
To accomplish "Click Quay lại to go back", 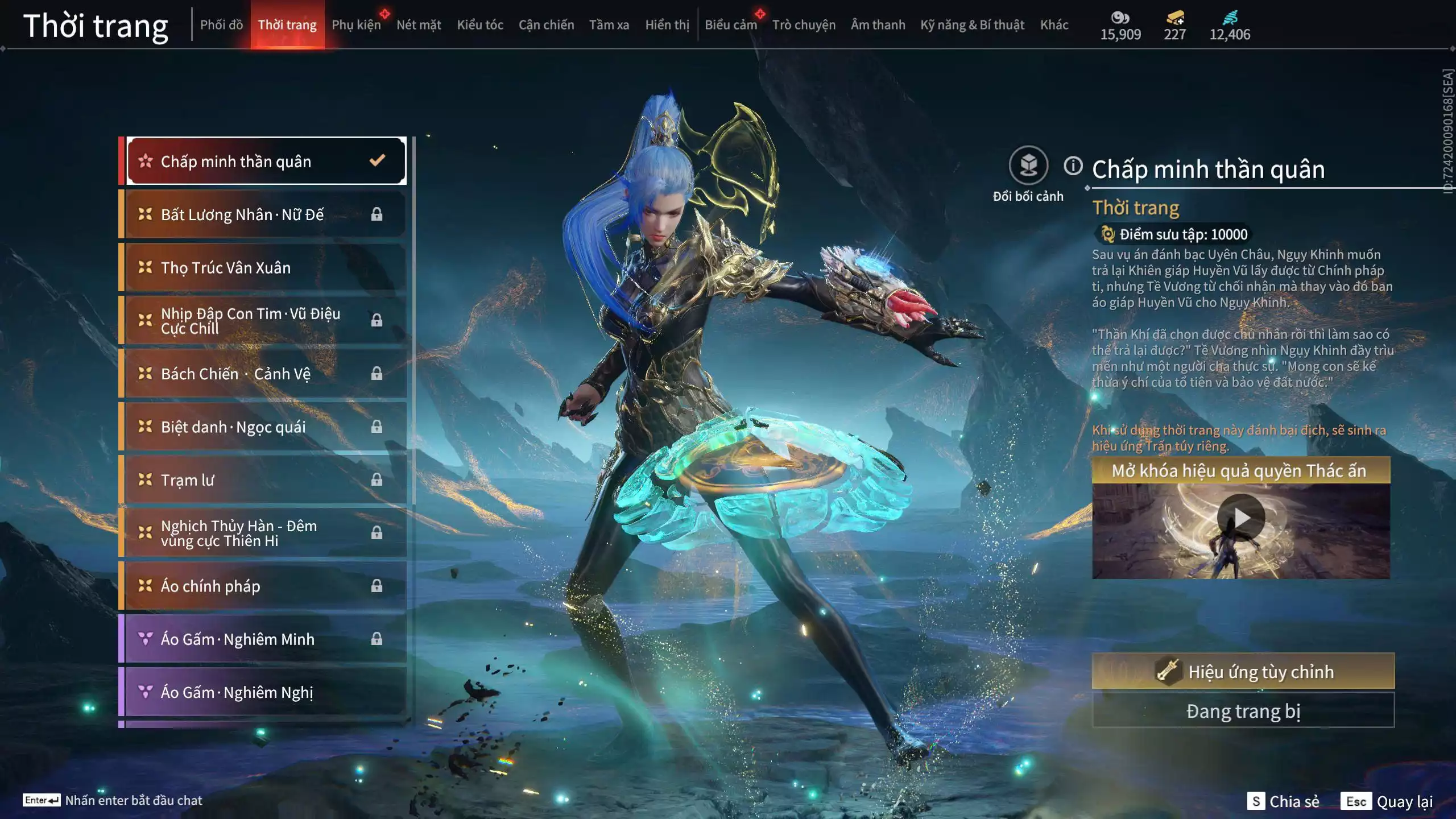I will tap(1387, 801).
